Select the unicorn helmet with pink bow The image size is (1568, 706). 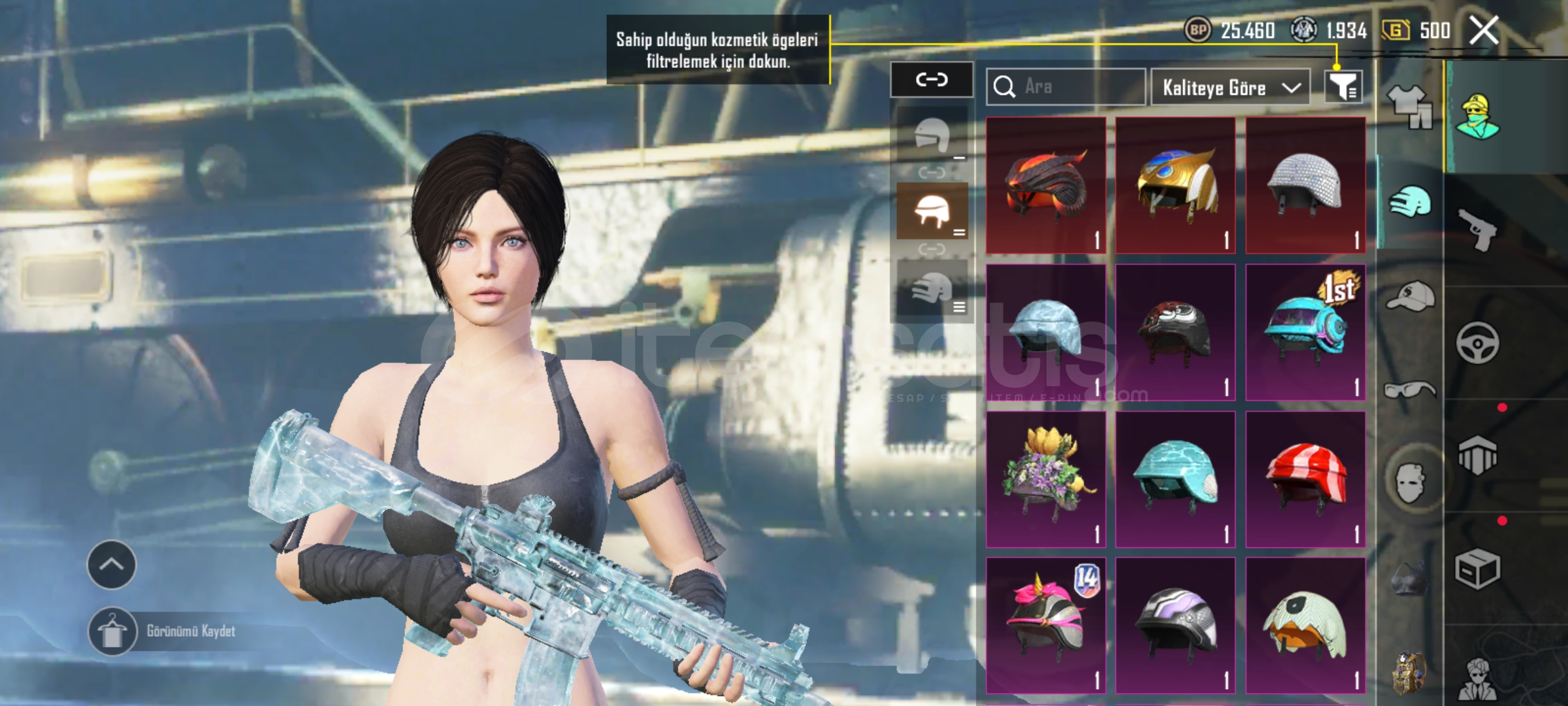click(1046, 625)
